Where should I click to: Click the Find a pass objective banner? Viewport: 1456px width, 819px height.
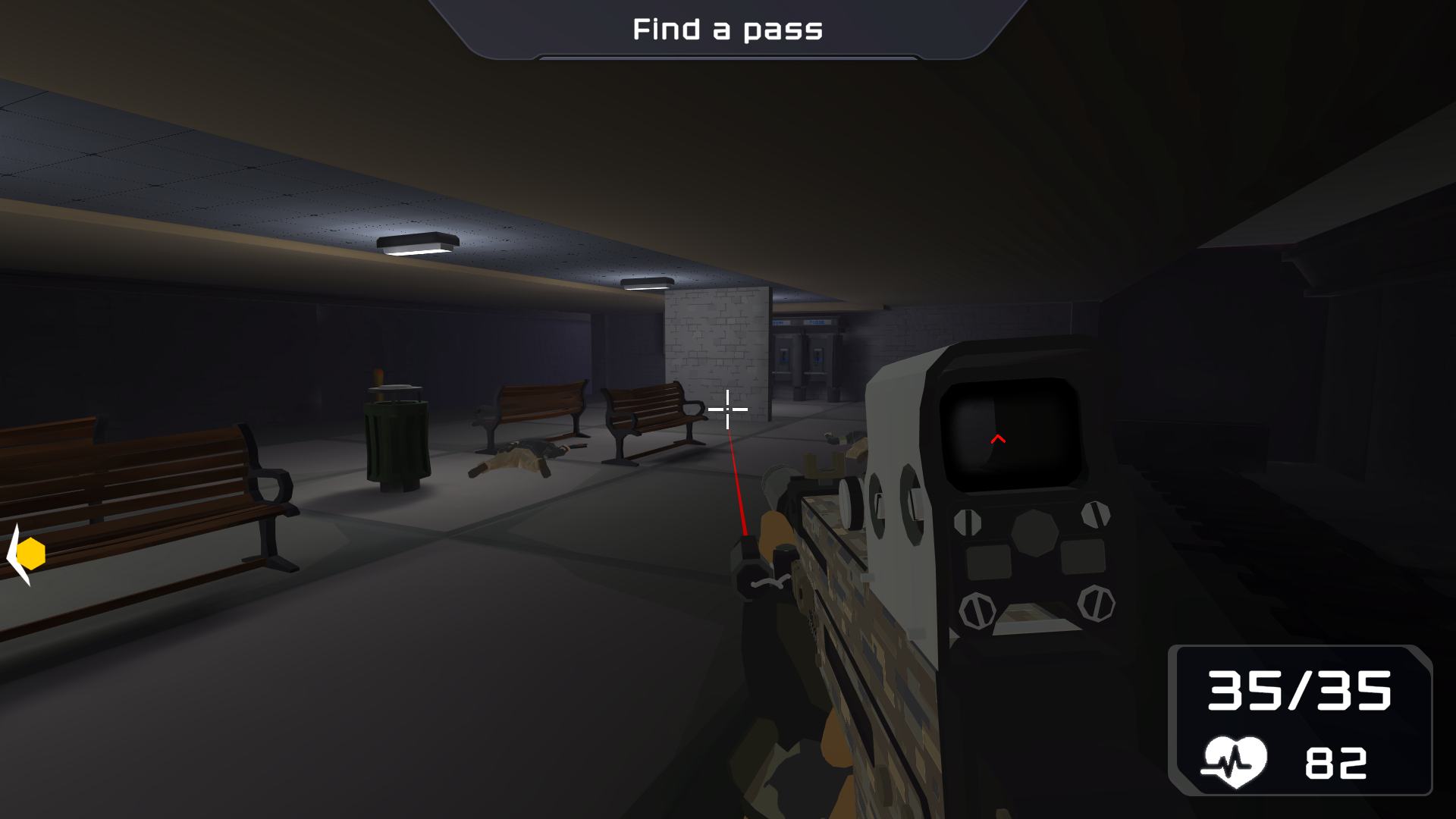(726, 30)
